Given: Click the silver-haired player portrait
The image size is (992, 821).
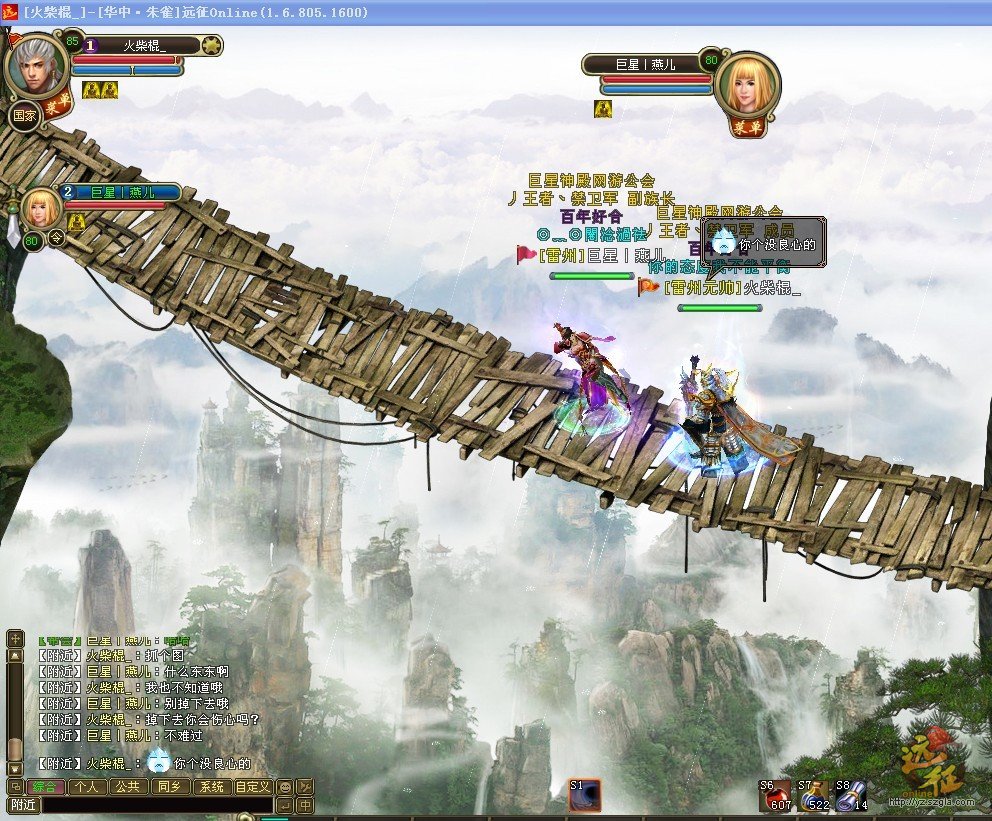Looking at the screenshot, I should 36,65.
